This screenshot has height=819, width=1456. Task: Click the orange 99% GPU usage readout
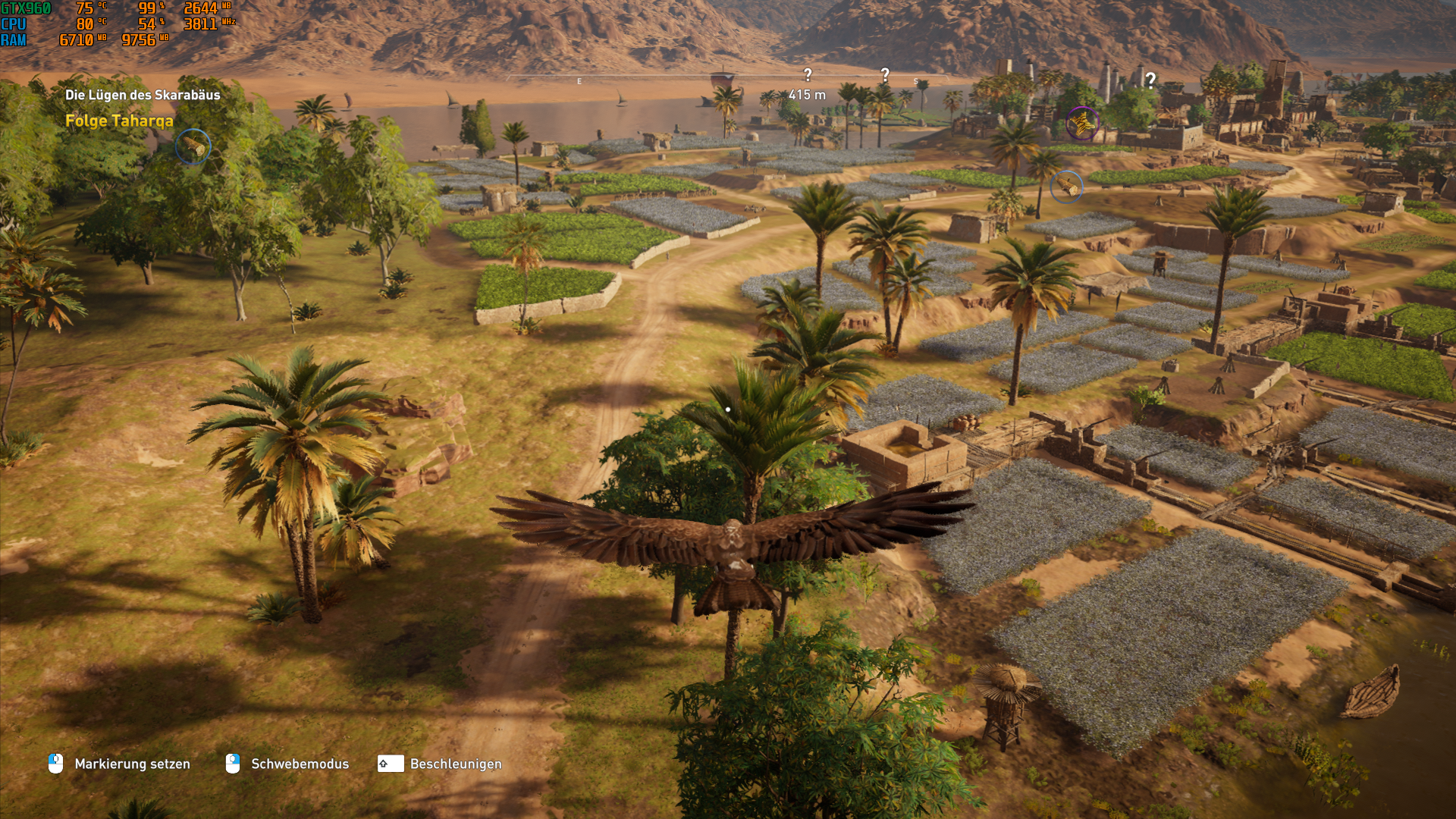[x=149, y=9]
